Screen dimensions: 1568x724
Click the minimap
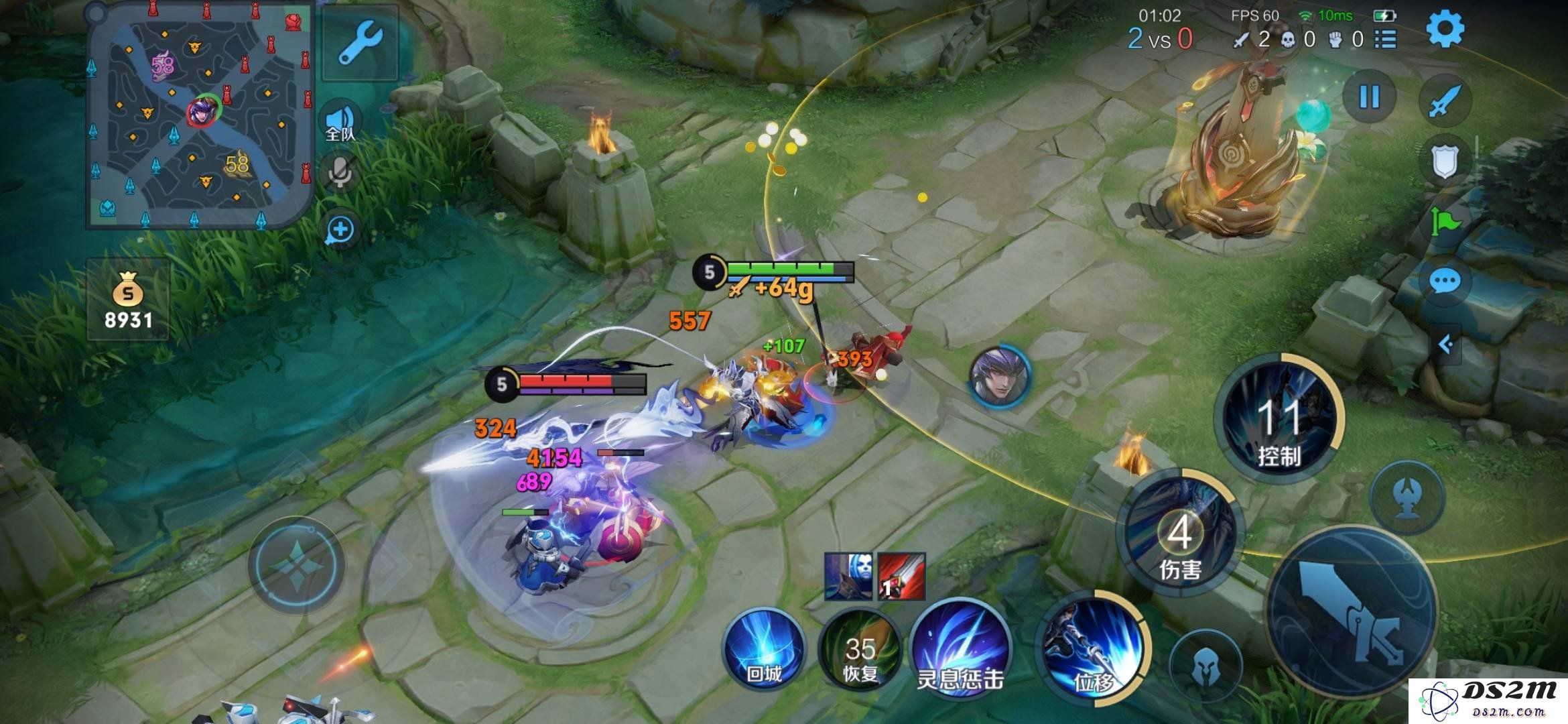(200, 114)
